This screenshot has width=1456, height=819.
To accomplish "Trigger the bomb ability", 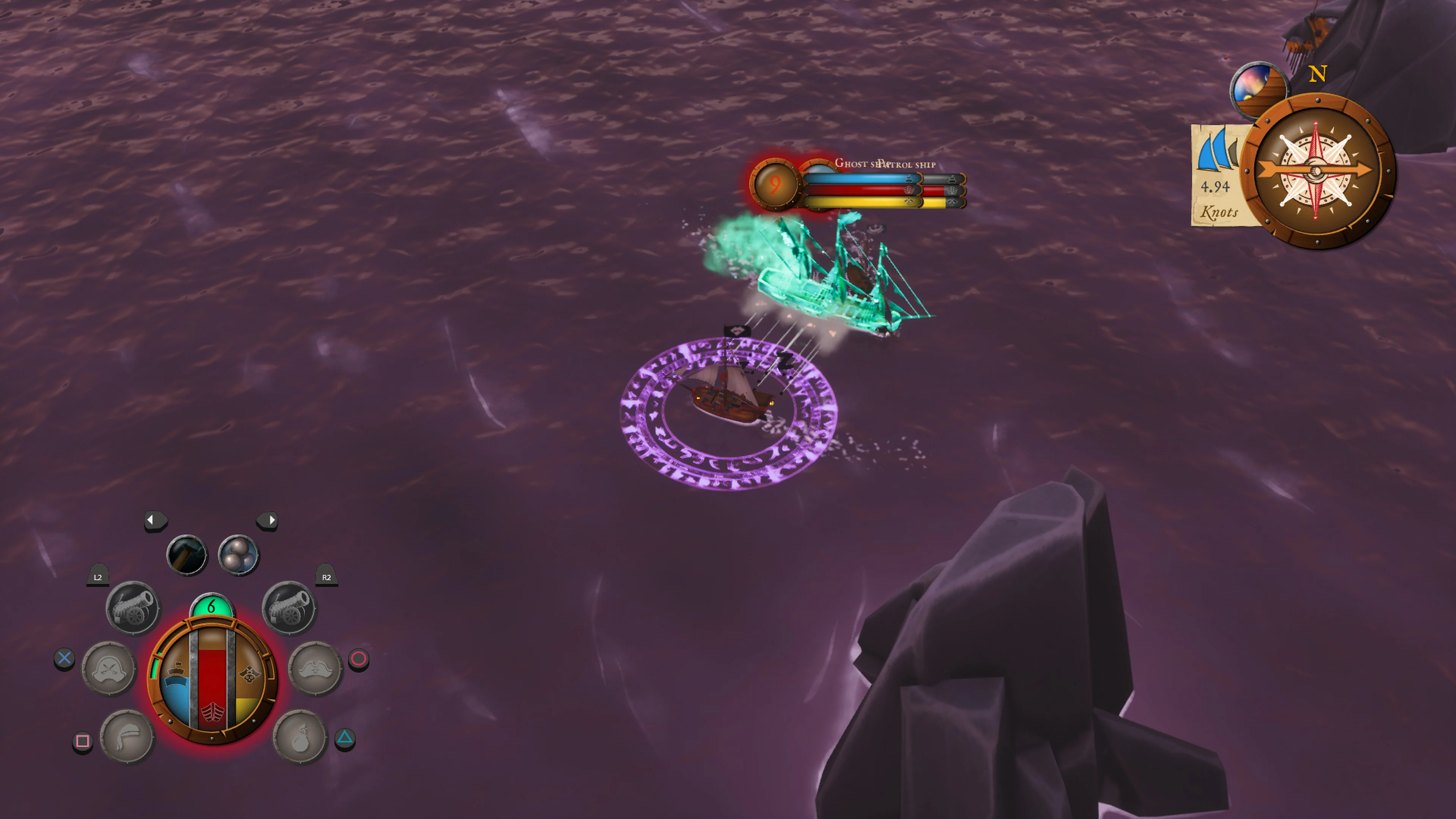I will tap(301, 736).
